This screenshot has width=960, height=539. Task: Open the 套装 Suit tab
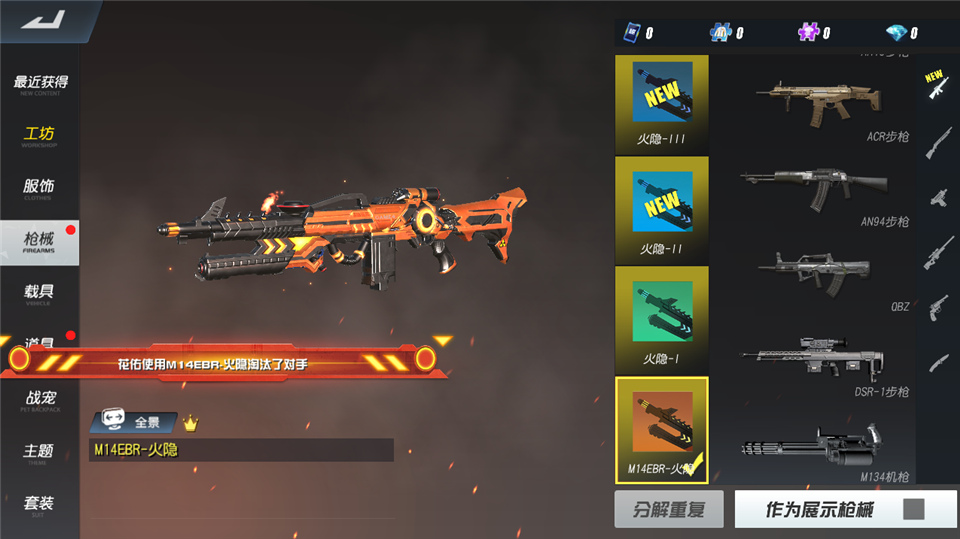click(x=40, y=505)
